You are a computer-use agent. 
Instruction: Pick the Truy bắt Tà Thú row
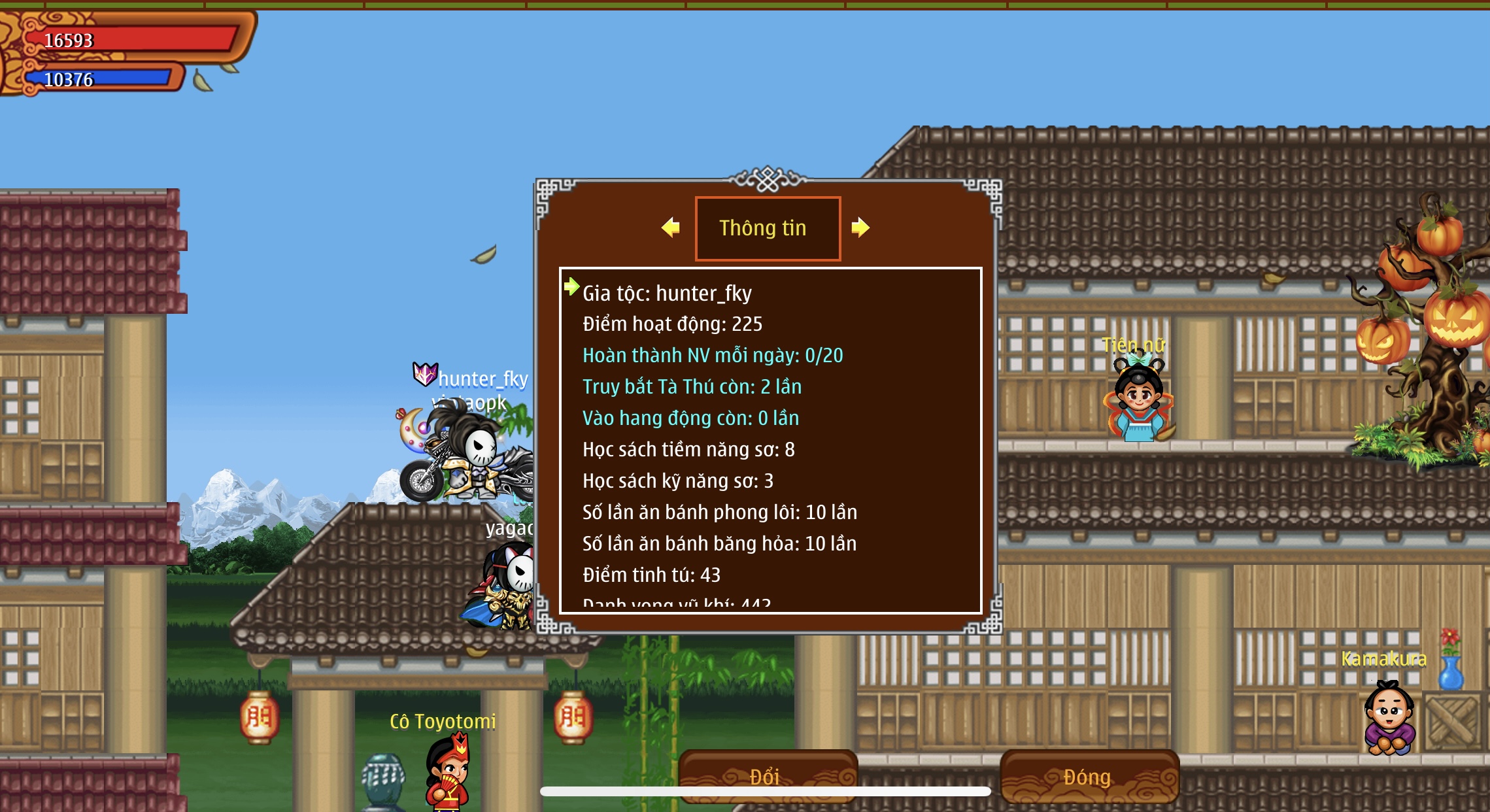coord(692,387)
